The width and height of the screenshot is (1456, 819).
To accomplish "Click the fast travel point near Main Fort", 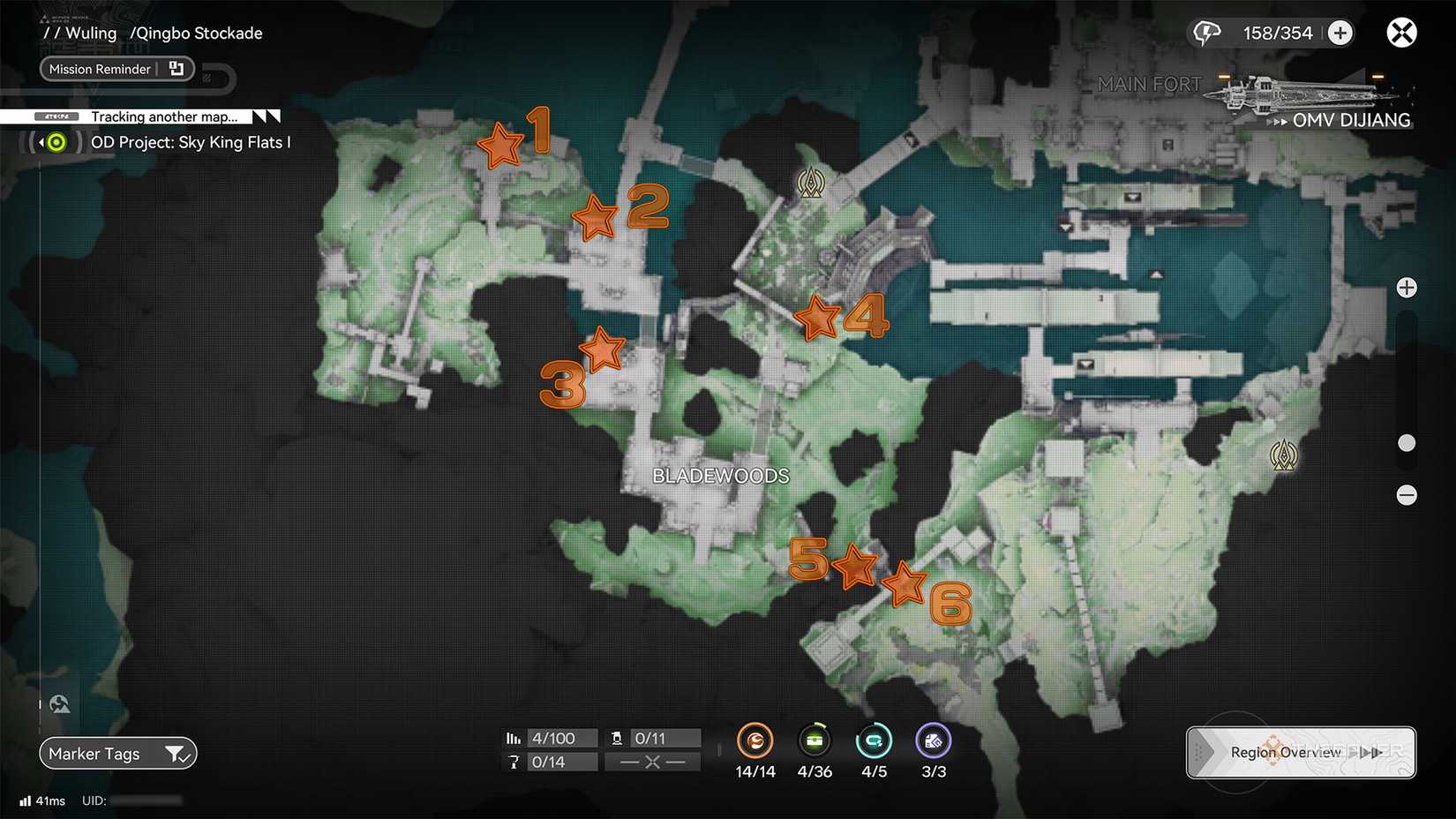I will point(811,183).
